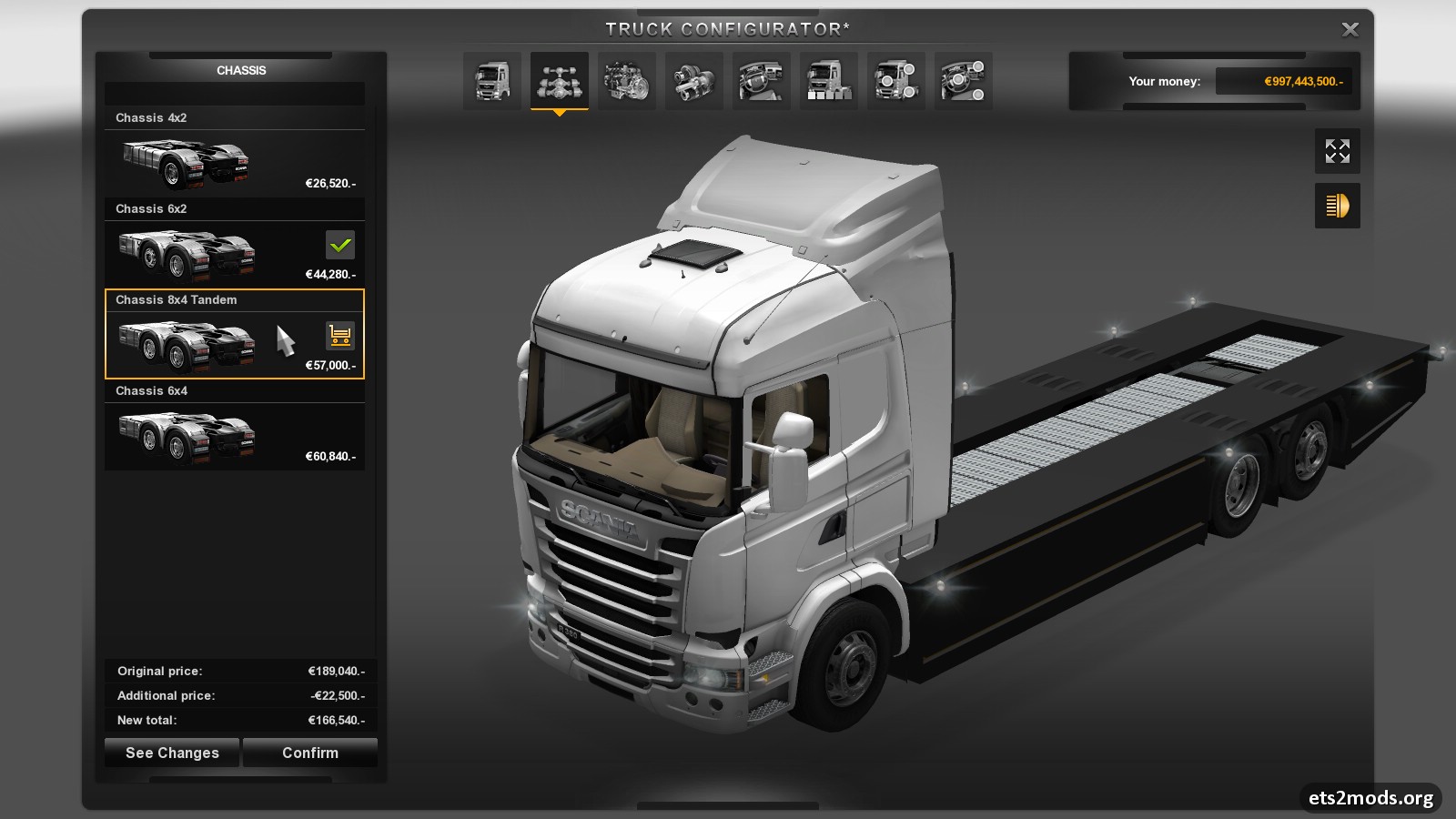Screen dimensions: 1456x819
Task: Select the Chassis 6x4 option
Action: tap(234, 436)
